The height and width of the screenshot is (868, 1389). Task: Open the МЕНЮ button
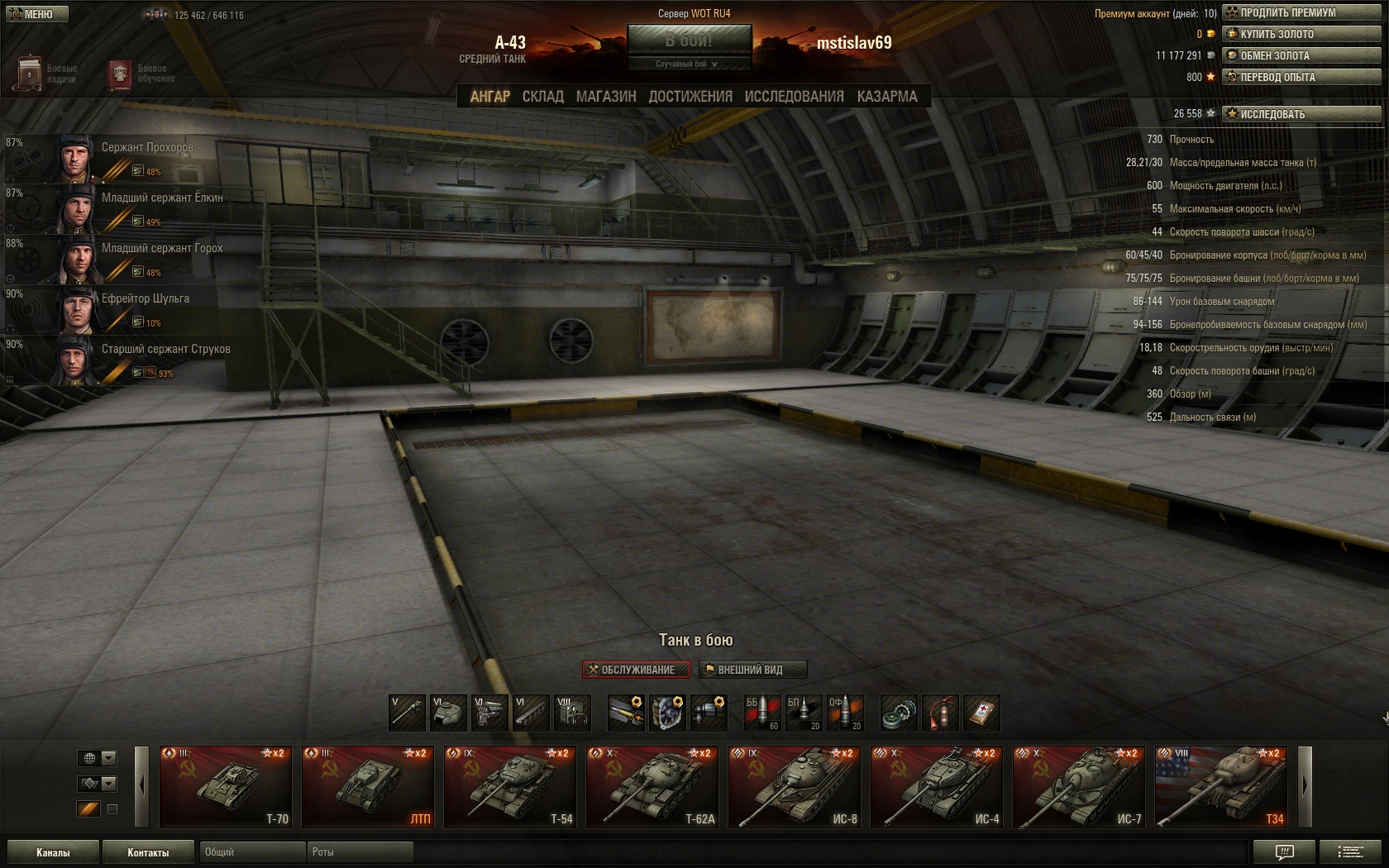tap(36, 14)
